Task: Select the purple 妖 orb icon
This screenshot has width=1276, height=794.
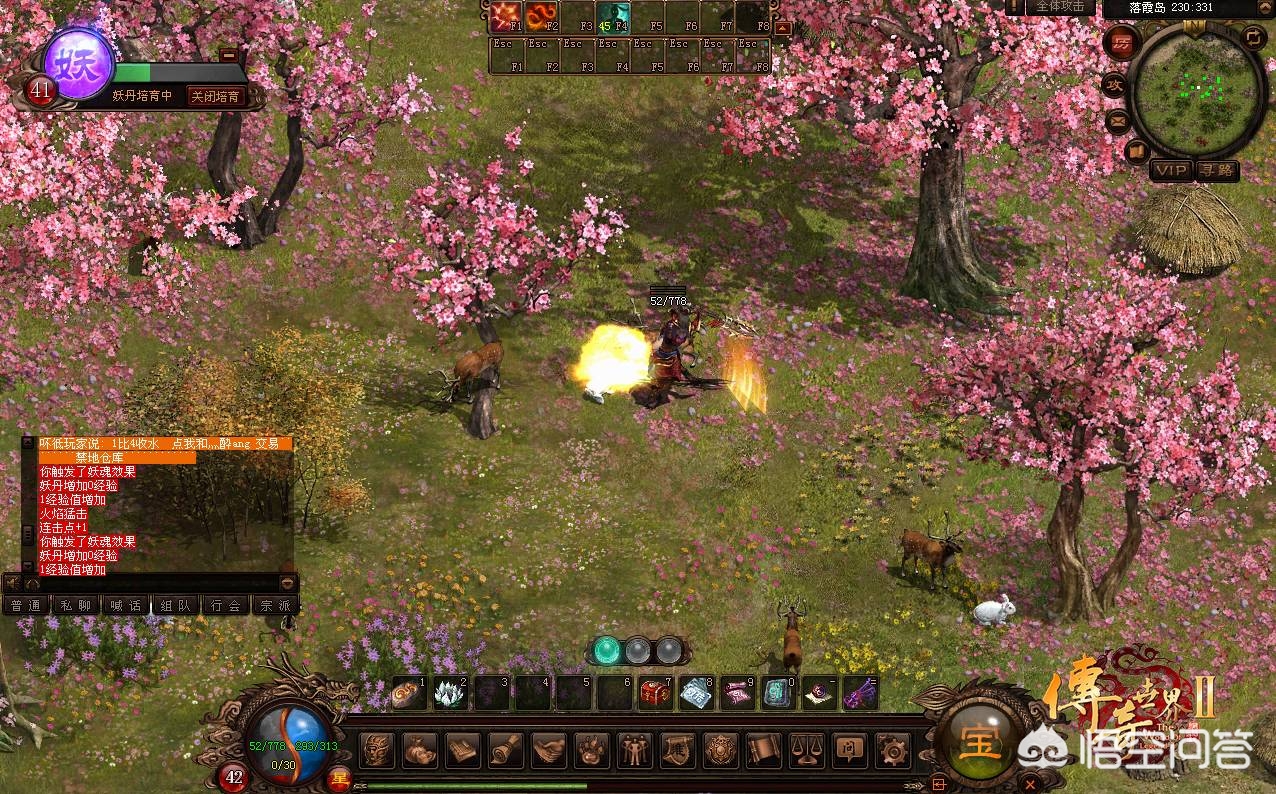Action: (78, 64)
